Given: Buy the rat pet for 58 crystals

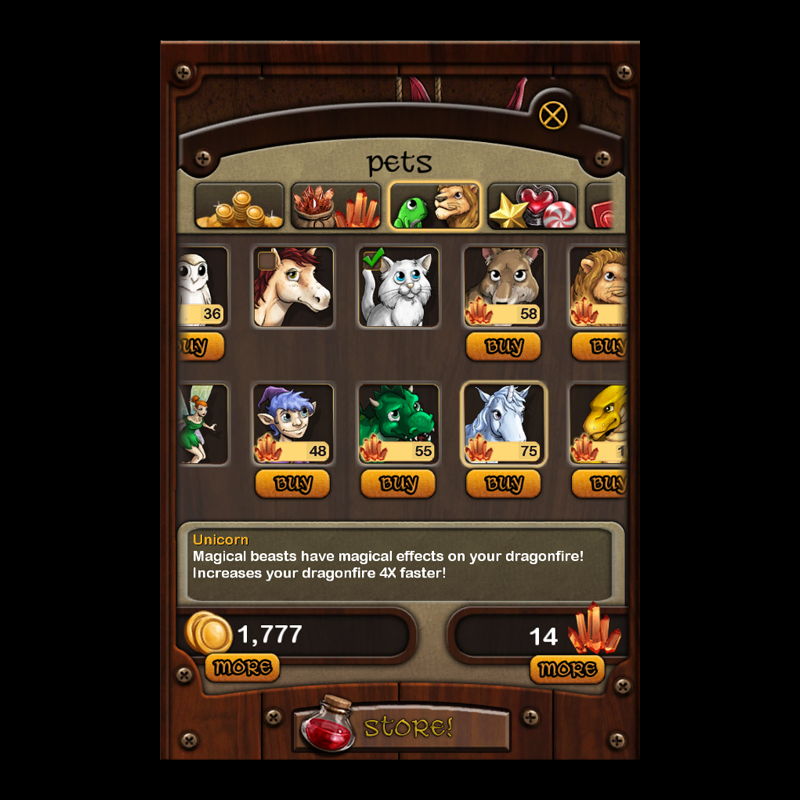Looking at the screenshot, I should tap(504, 347).
